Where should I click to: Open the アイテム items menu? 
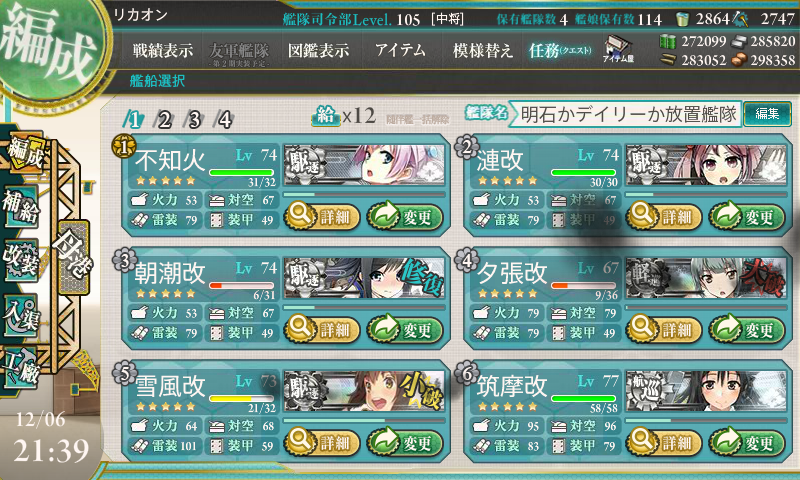click(x=400, y=51)
